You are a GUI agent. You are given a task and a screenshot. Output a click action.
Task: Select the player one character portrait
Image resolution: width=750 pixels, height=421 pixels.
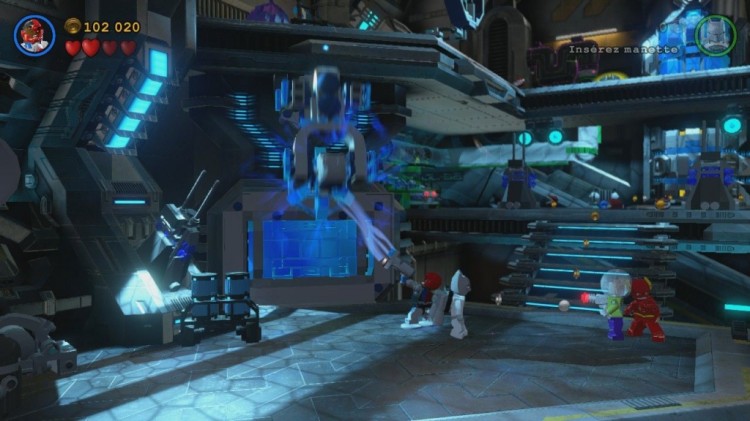34,35
